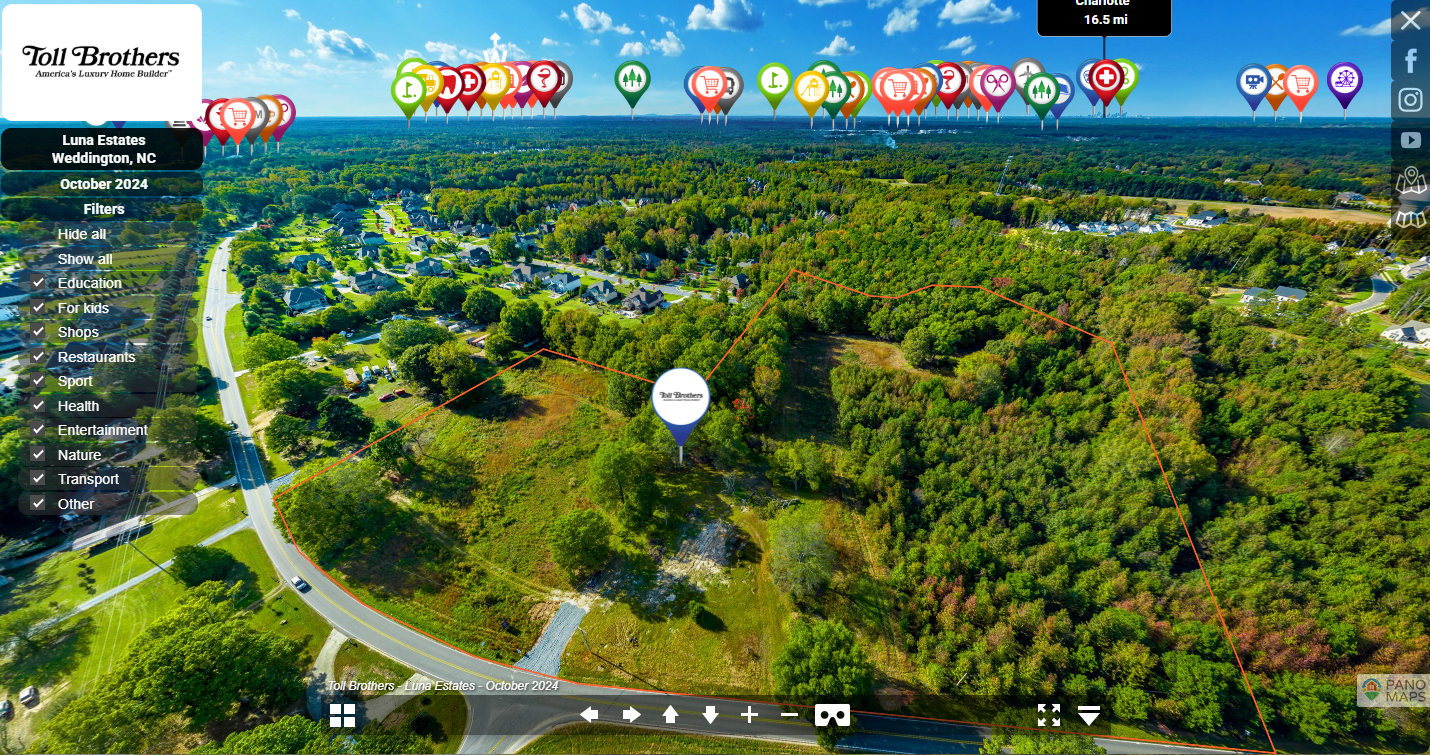The height and width of the screenshot is (755, 1430).
Task: Switch to fullscreen view
Action: [x=1048, y=715]
